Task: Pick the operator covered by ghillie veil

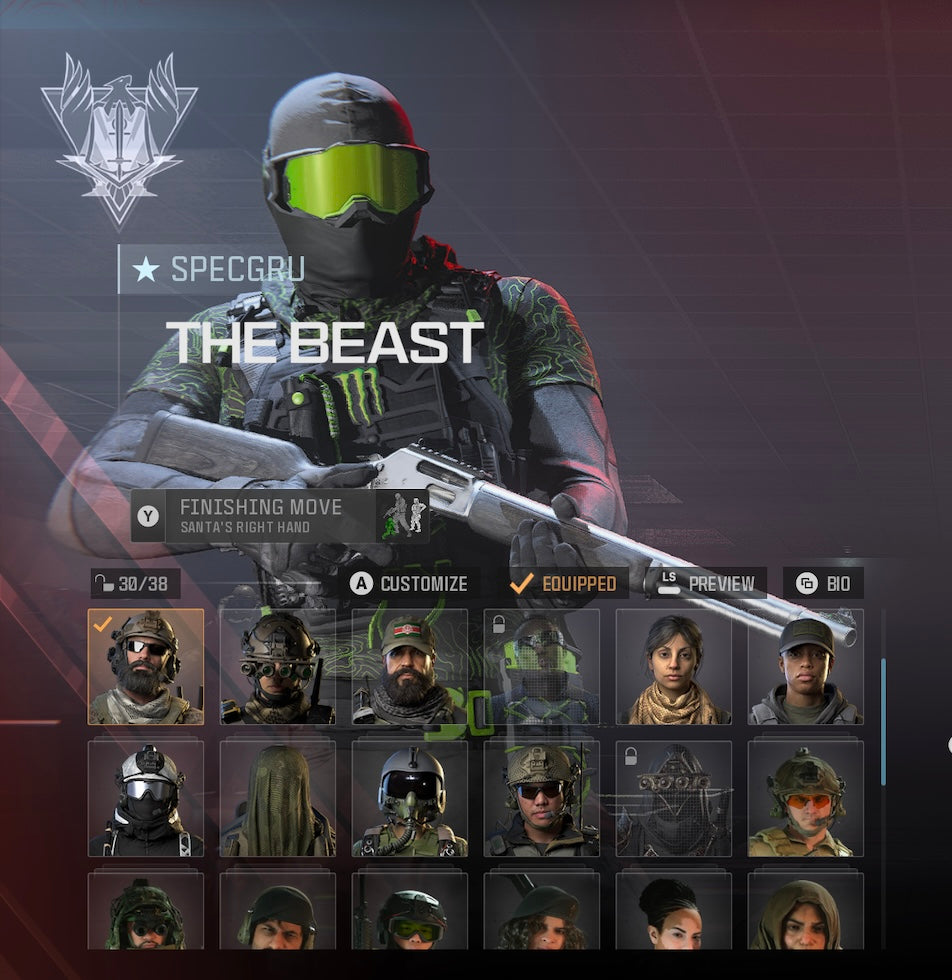Action: pos(278,799)
